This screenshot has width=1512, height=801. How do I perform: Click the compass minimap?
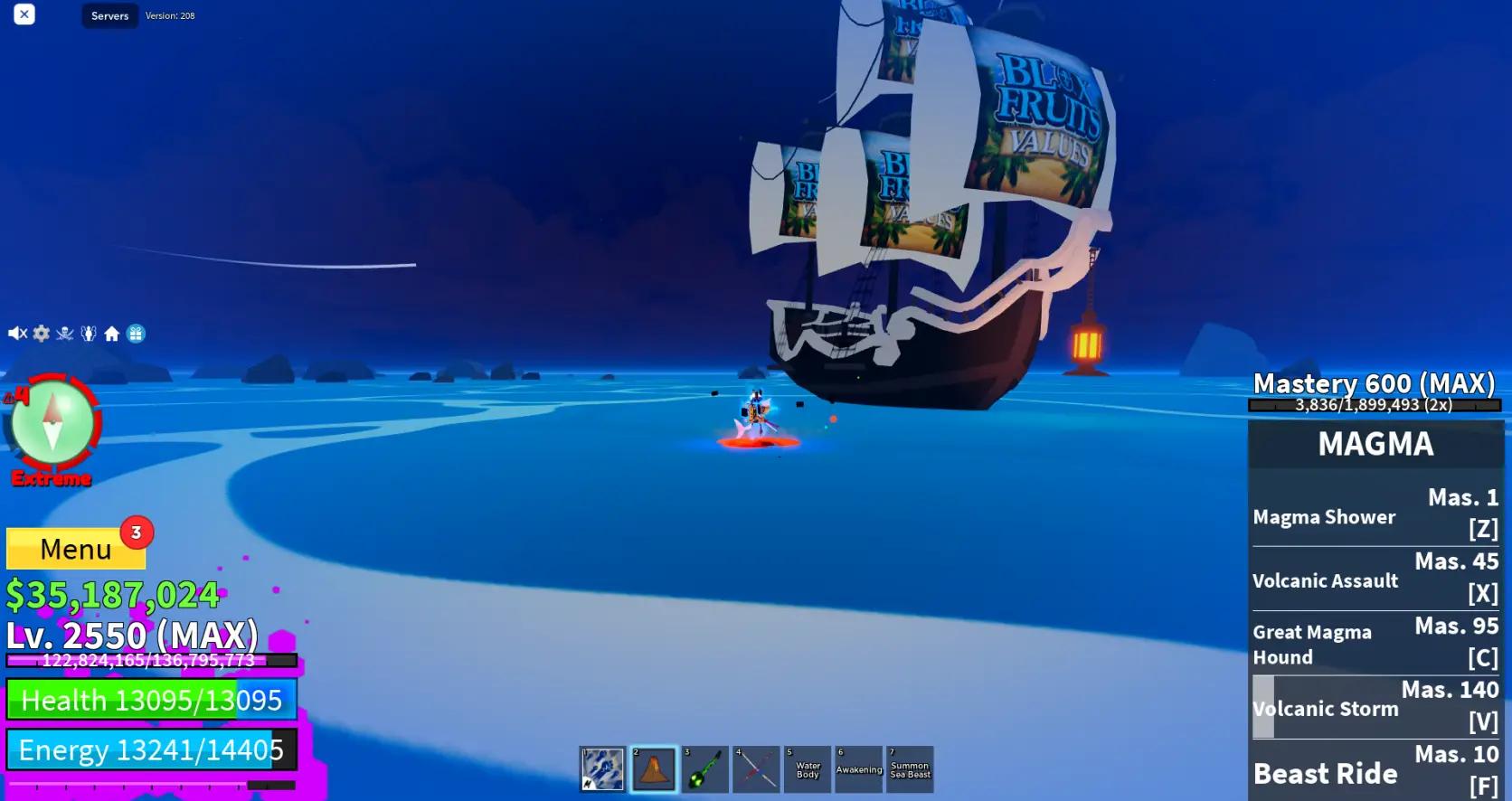(52, 422)
